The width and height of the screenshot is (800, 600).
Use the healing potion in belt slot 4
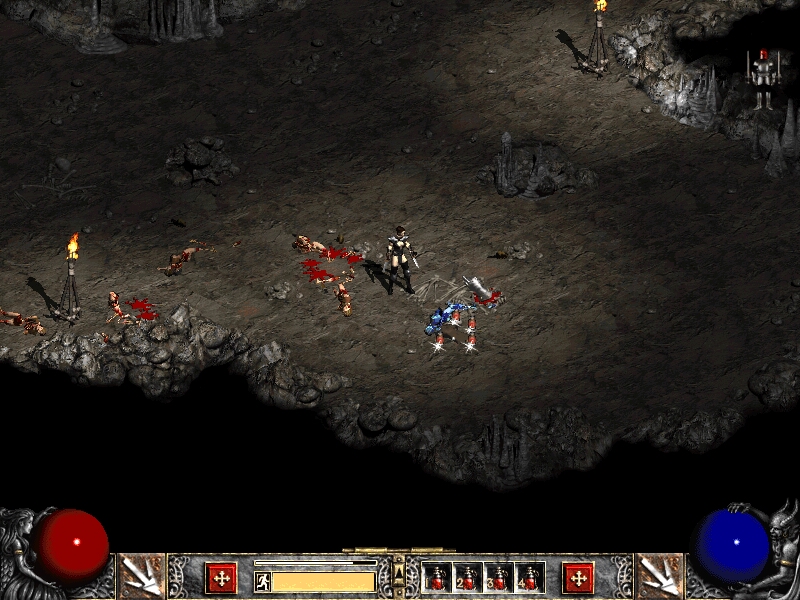(x=529, y=577)
